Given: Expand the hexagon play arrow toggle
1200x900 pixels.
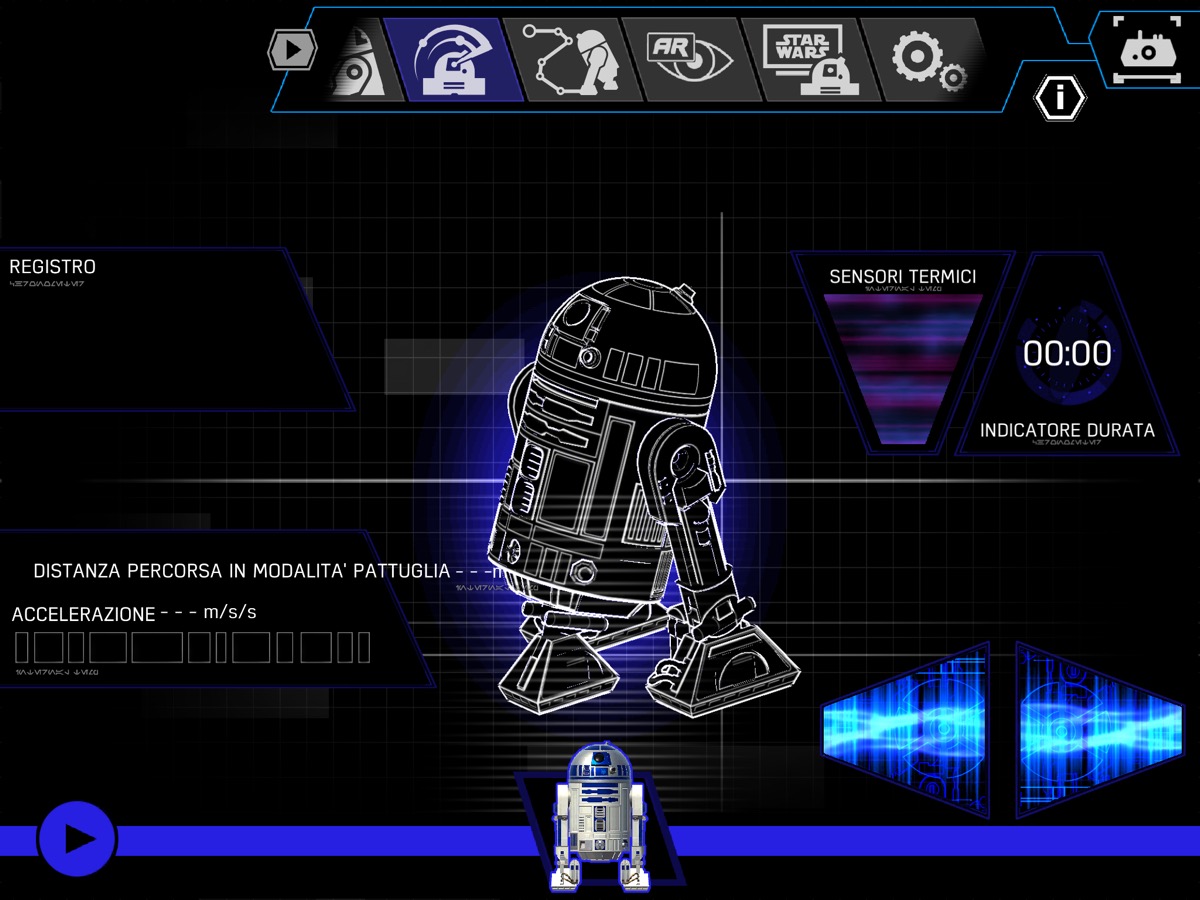Looking at the screenshot, I should 292,48.
